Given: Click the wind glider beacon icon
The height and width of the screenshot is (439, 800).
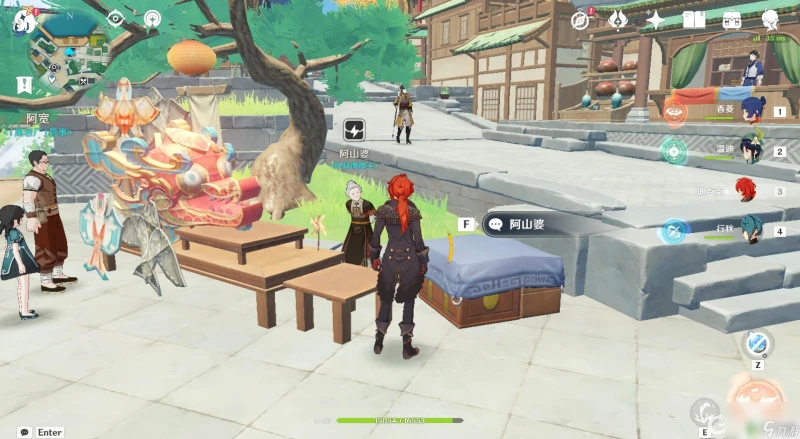Looking at the screenshot, I should [x=152, y=18].
